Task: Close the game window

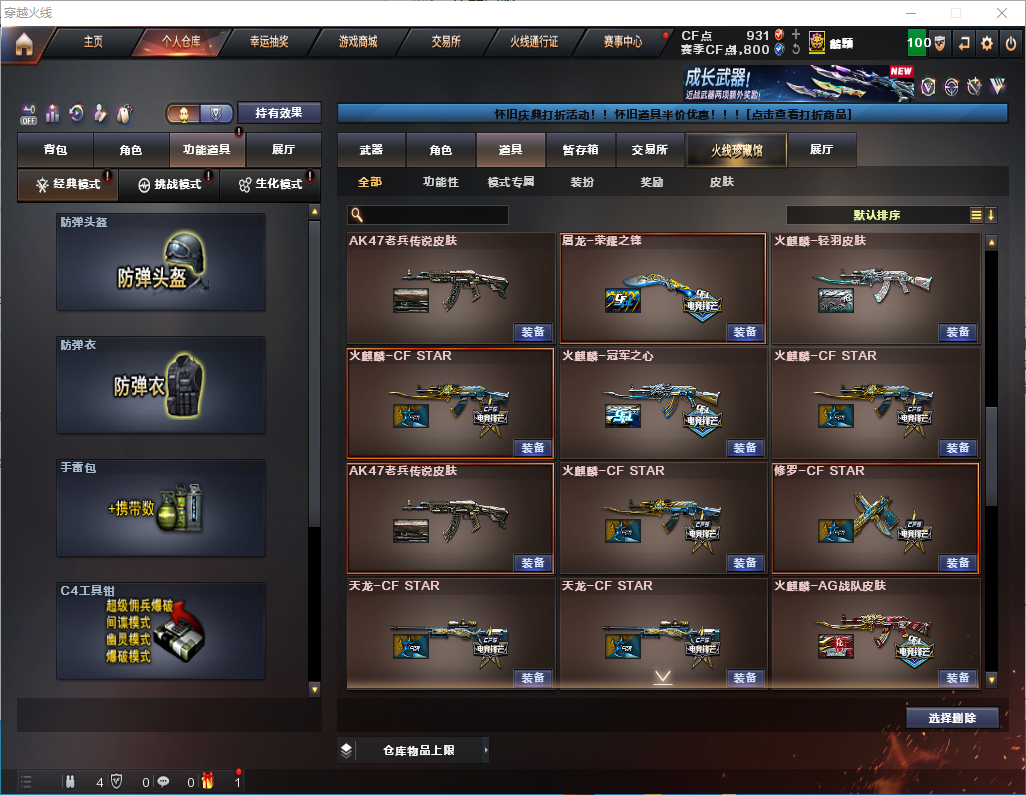Action: click(1003, 13)
